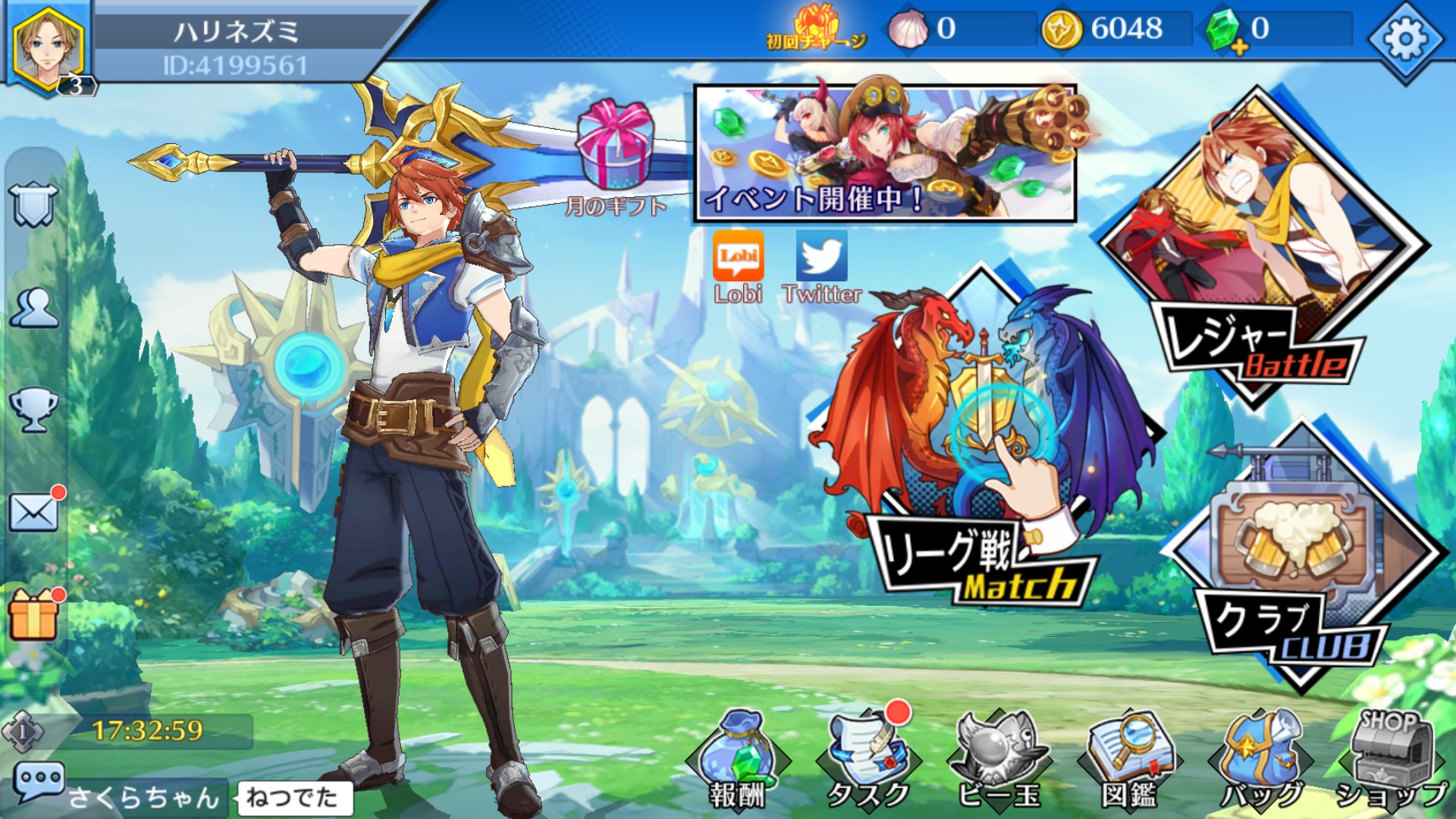Image resolution: width=1456 pixels, height=819 pixels.
Task: Open the 初回チャージ first-charge offer
Action: pyautogui.click(x=816, y=28)
